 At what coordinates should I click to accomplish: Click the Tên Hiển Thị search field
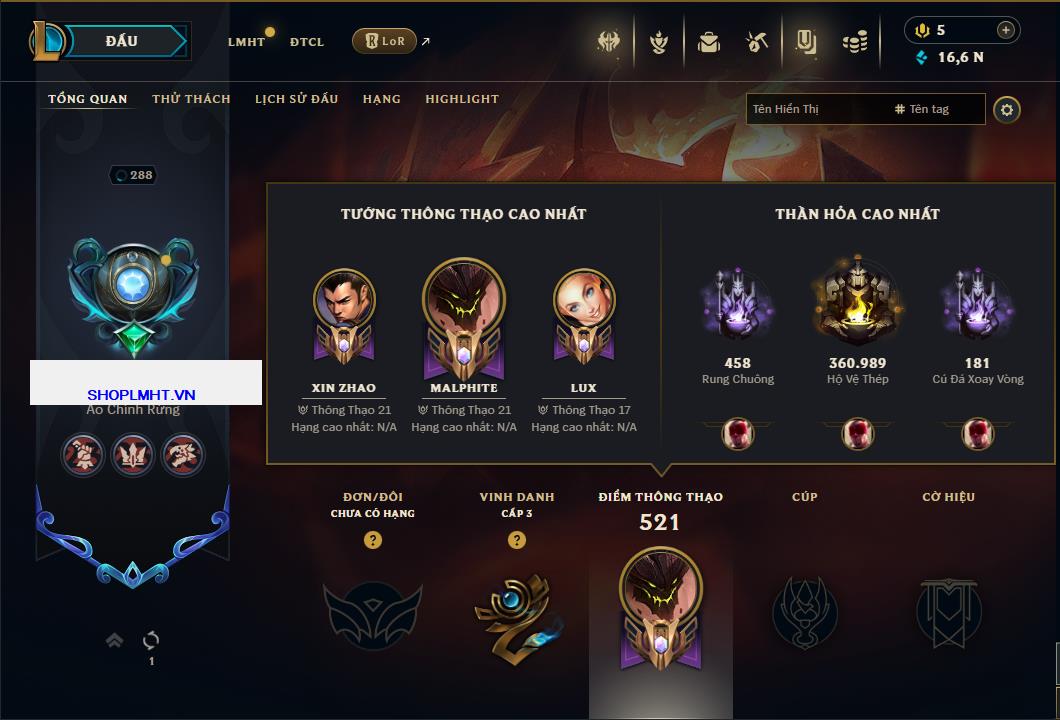tap(815, 109)
